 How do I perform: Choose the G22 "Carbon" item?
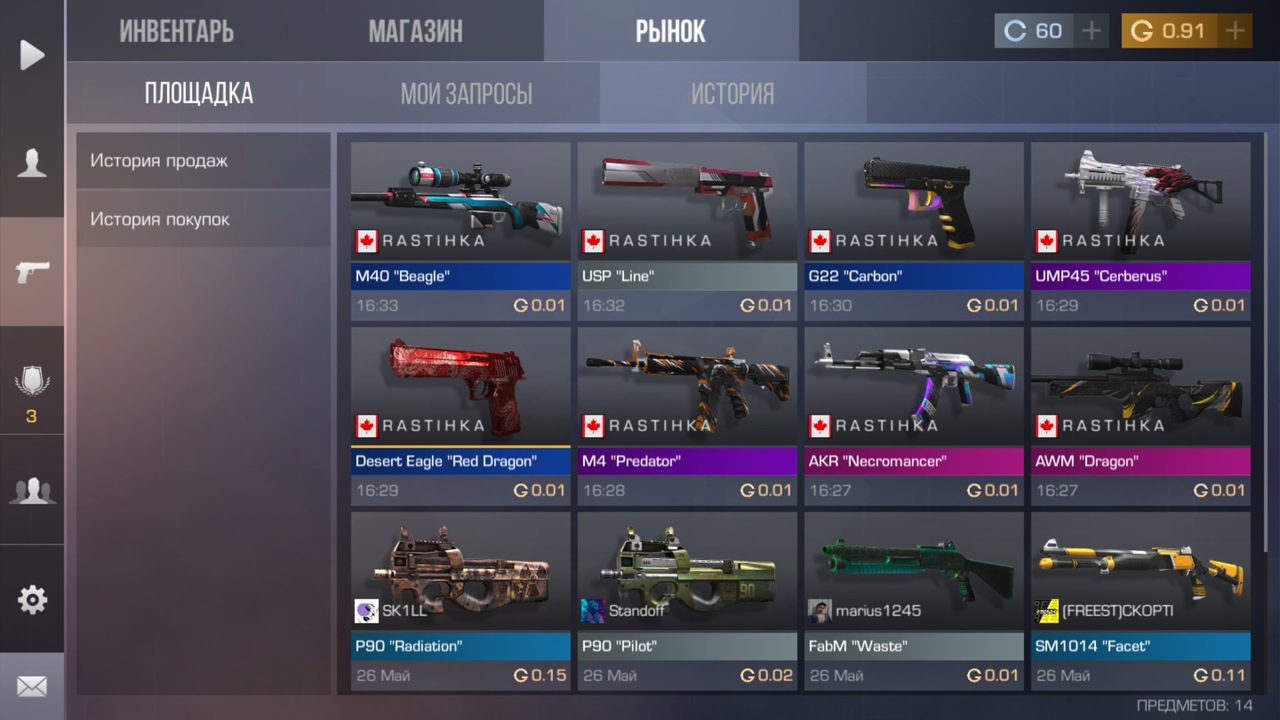pyautogui.click(x=914, y=230)
